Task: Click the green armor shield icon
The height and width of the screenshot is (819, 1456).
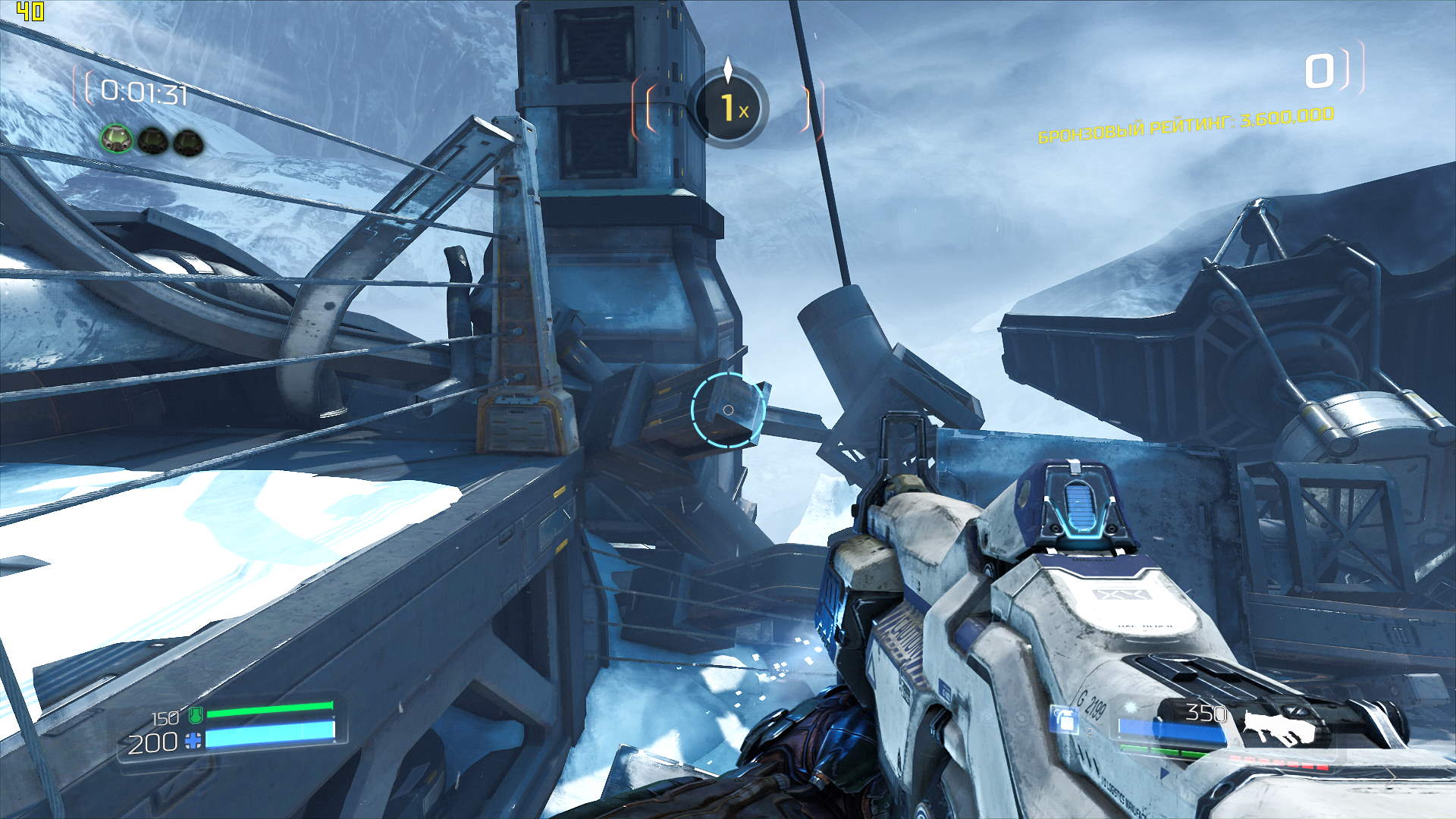Action: (195, 714)
